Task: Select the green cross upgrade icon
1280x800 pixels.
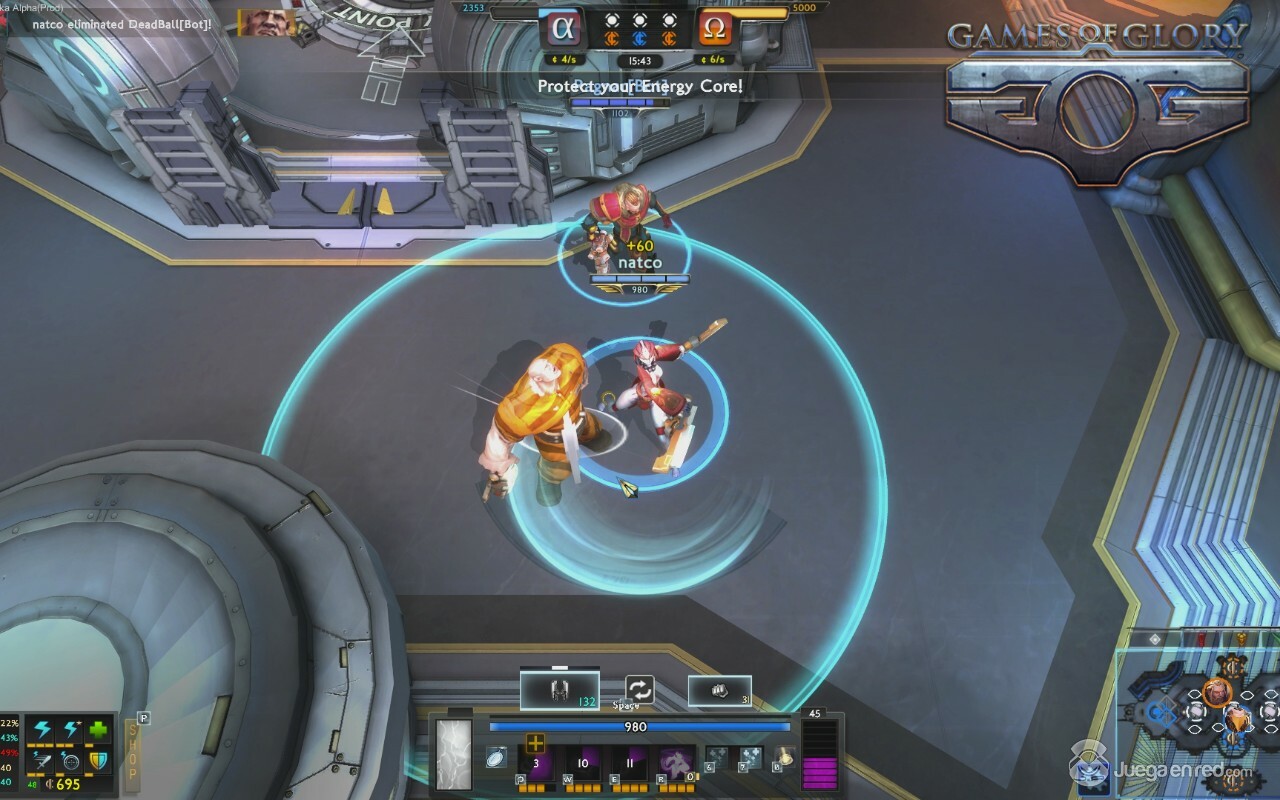Action: pos(97,731)
